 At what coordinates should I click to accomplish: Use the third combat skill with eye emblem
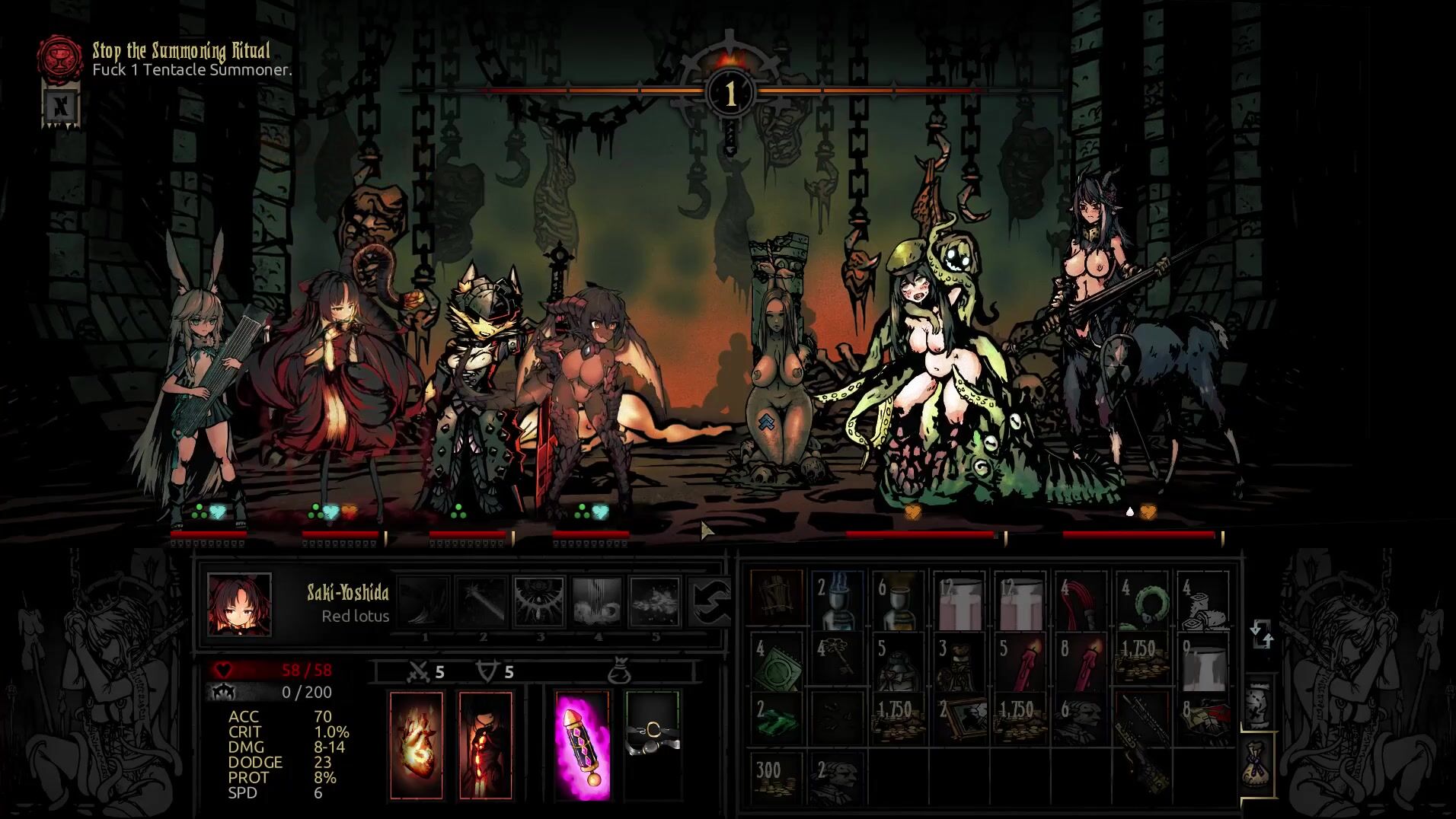tap(539, 601)
